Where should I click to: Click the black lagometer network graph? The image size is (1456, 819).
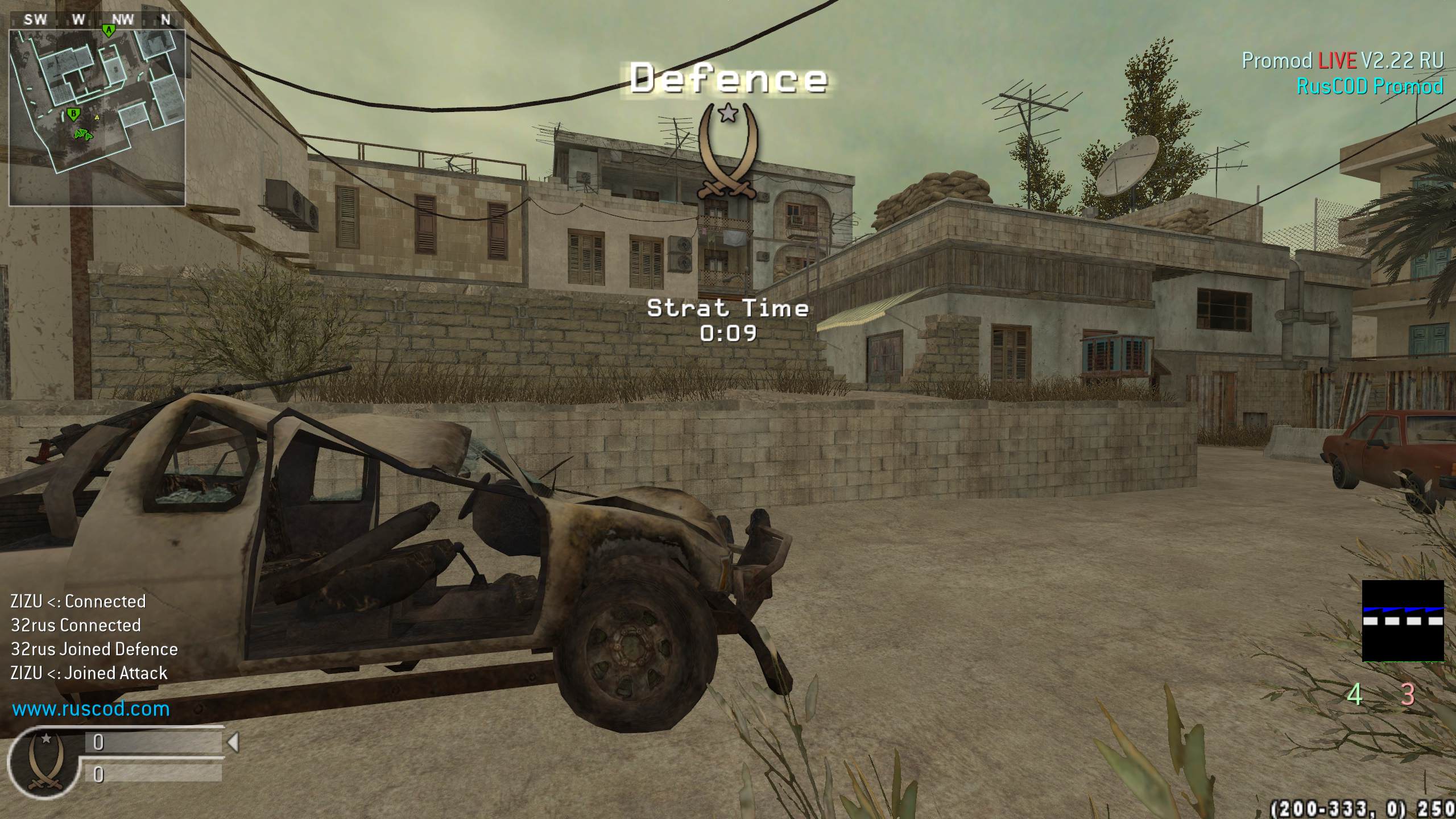click(x=1403, y=621)
